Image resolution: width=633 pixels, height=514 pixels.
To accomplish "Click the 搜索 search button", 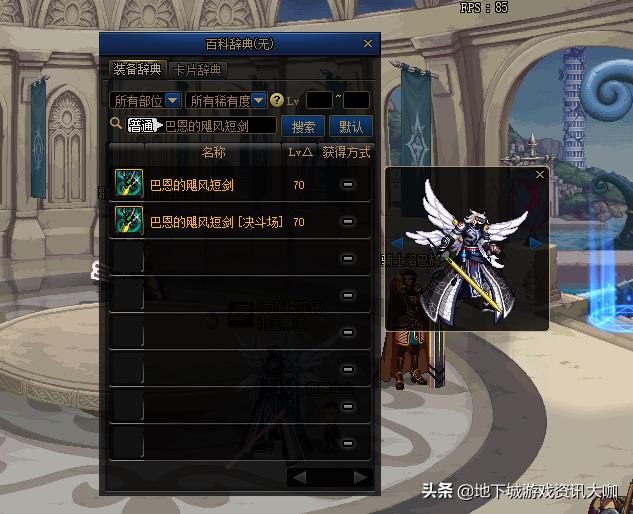I will tap(303, 127).
